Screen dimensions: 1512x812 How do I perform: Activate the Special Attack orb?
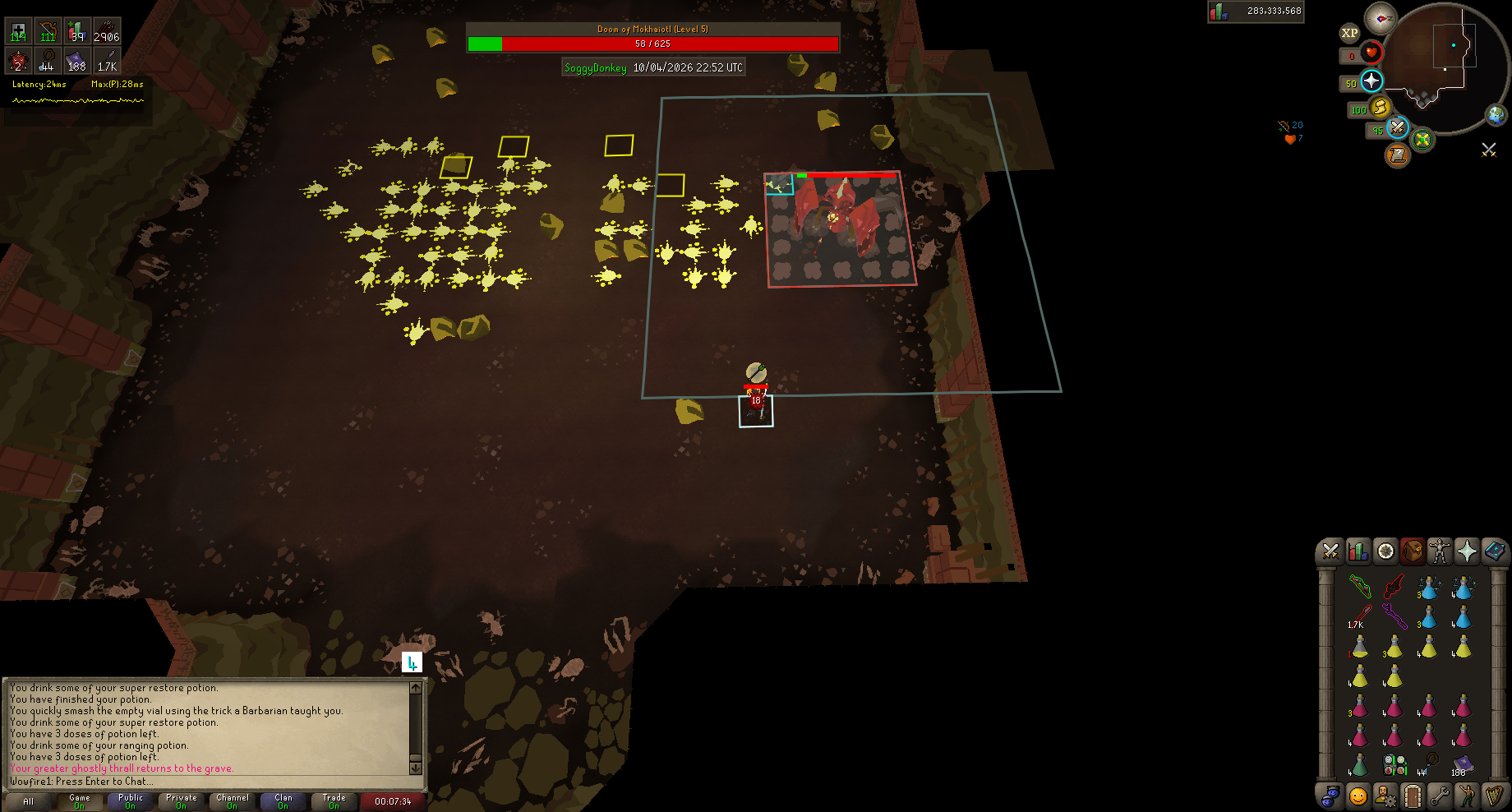tap(1397, 127)
